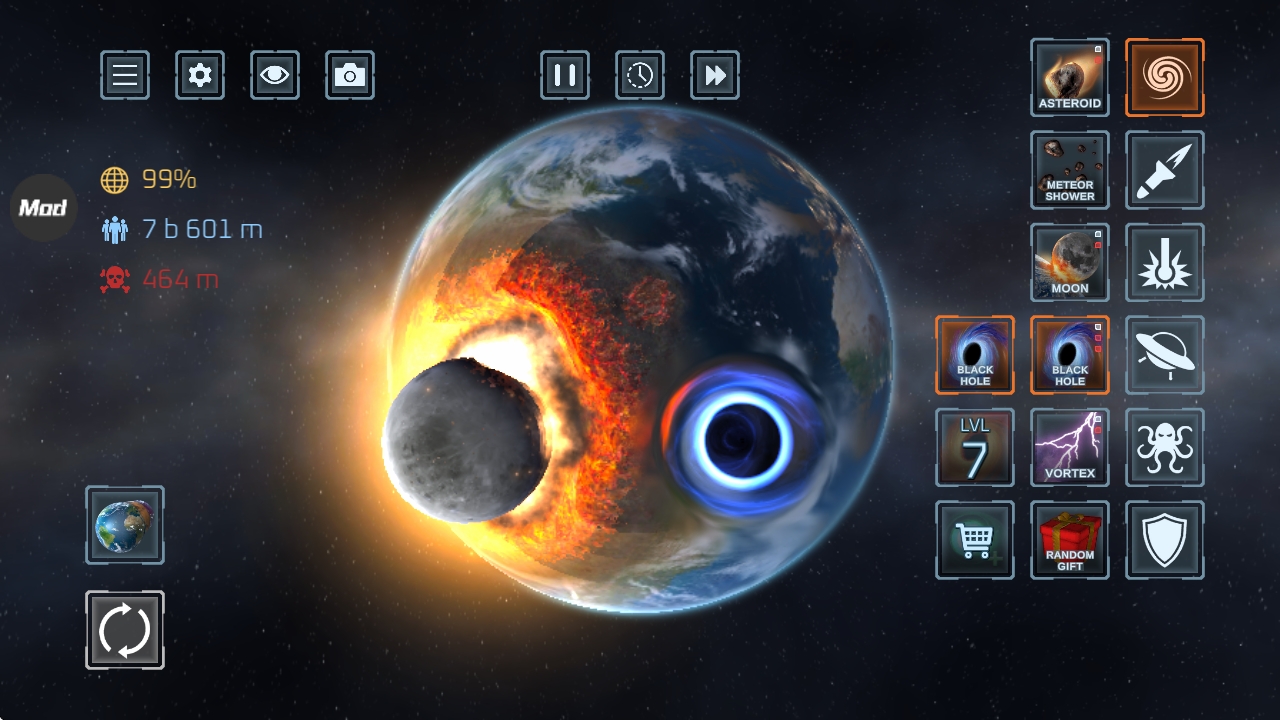Open the Random Gift box
1280x720 pixels.
click(x=1070, y=540)
